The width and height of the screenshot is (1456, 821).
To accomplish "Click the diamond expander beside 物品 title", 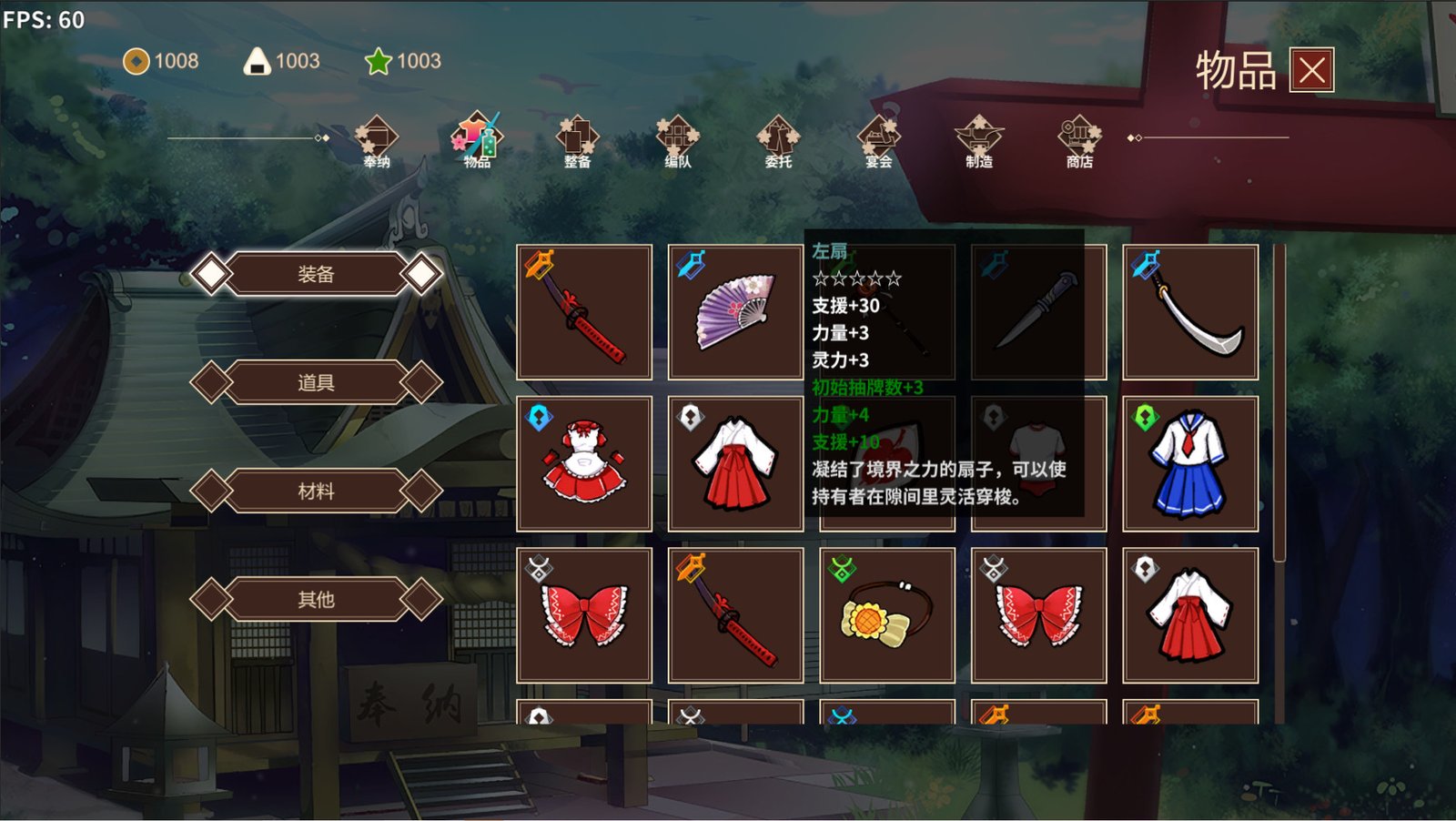I will coord(1131,138).
